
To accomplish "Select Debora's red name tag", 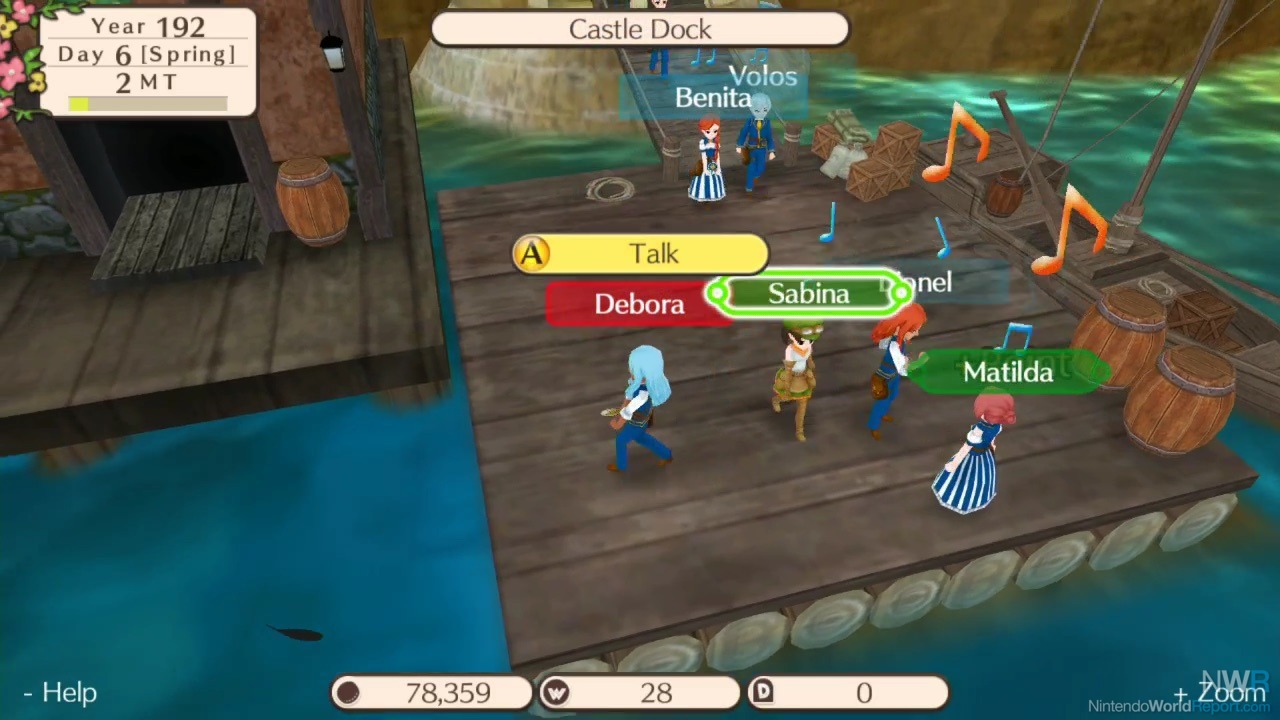I will point(639,304).
